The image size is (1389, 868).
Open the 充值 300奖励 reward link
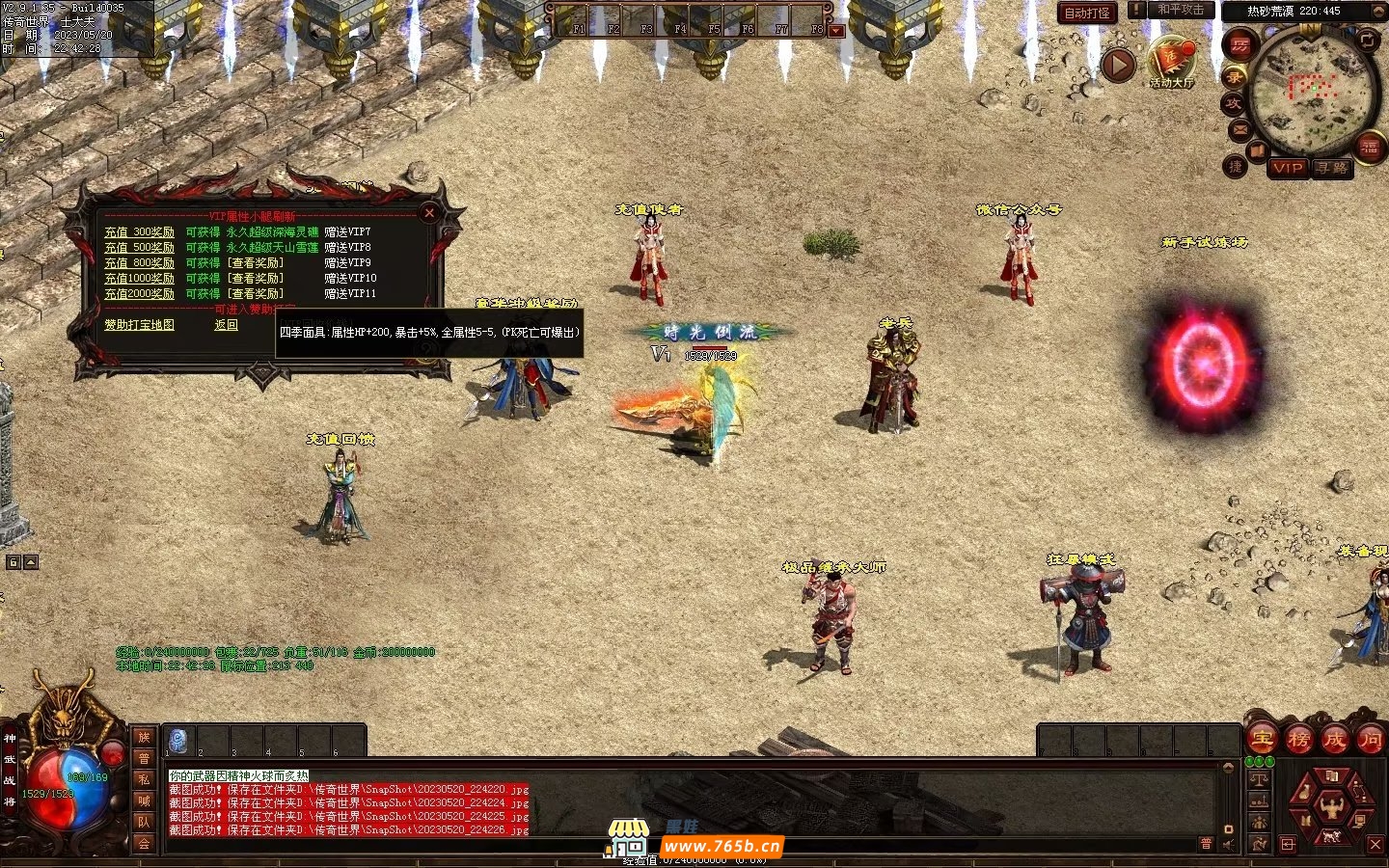[140, 232]
